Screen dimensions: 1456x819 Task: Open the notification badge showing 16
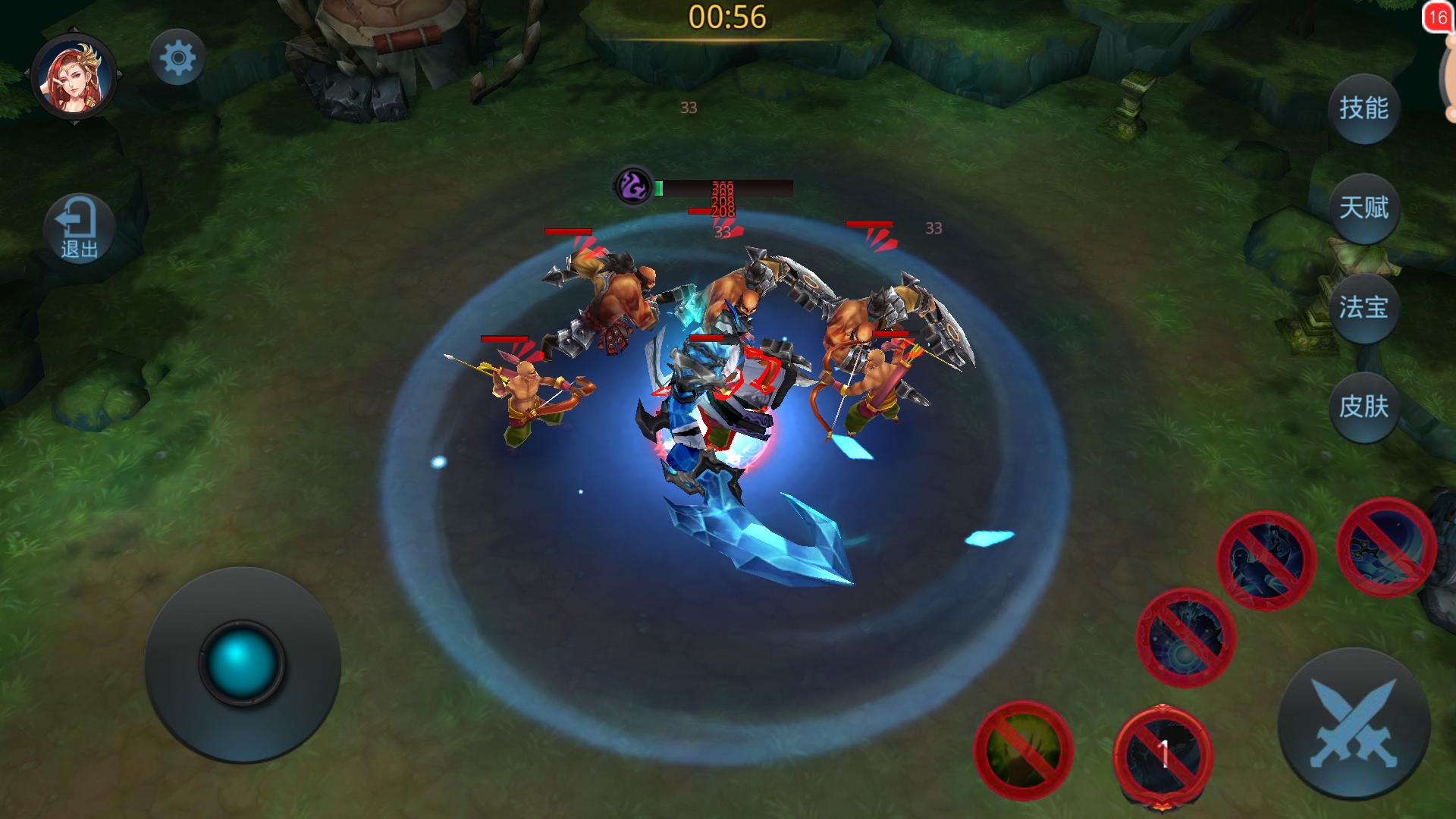(1438, 17)
